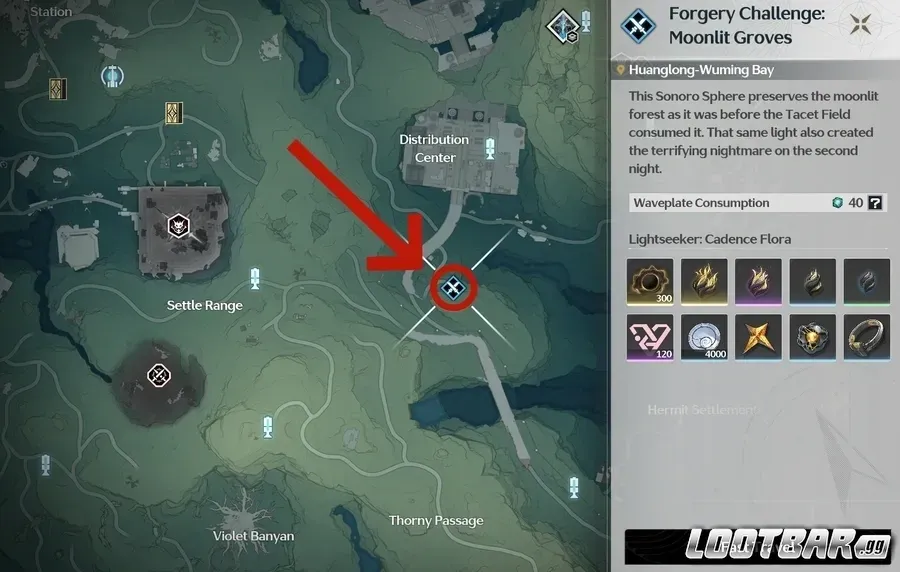Inspect the gold-rarity flame reward icon
Screen dimensions: 900x572
[x=704, y=281]
